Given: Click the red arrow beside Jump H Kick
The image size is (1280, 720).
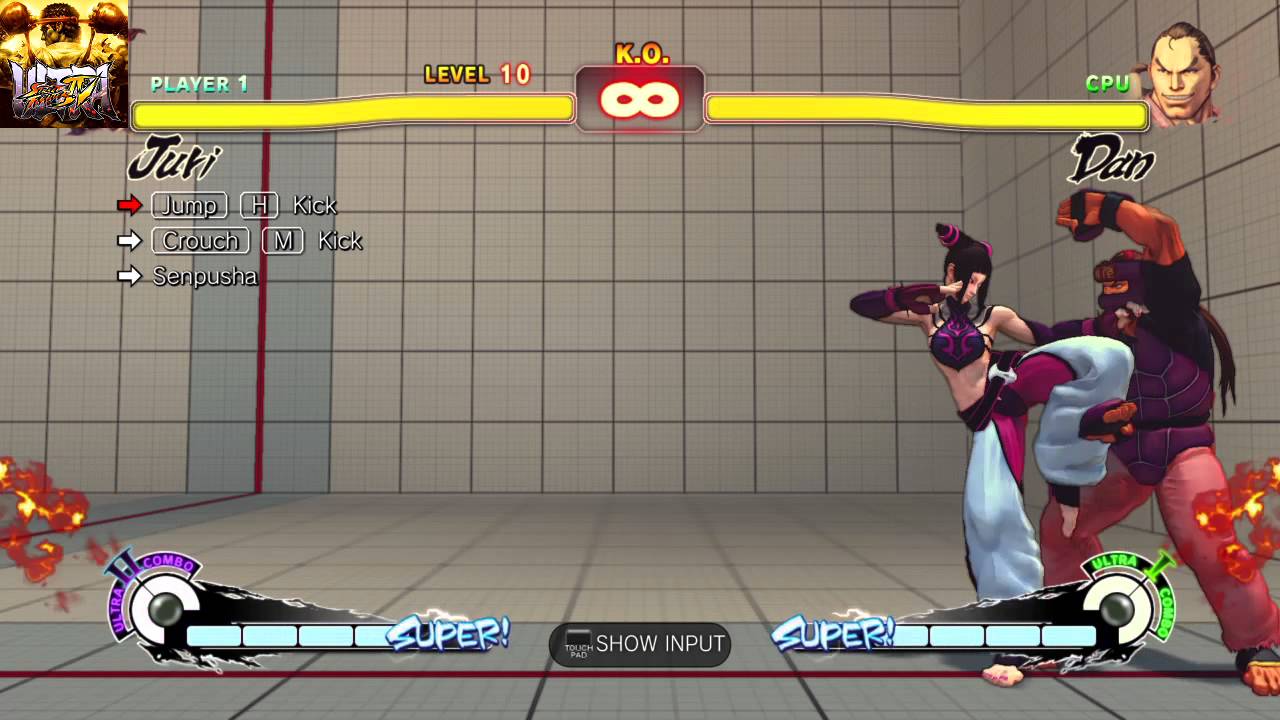Looking at the screenshot, I should click(x=130, y=205).
